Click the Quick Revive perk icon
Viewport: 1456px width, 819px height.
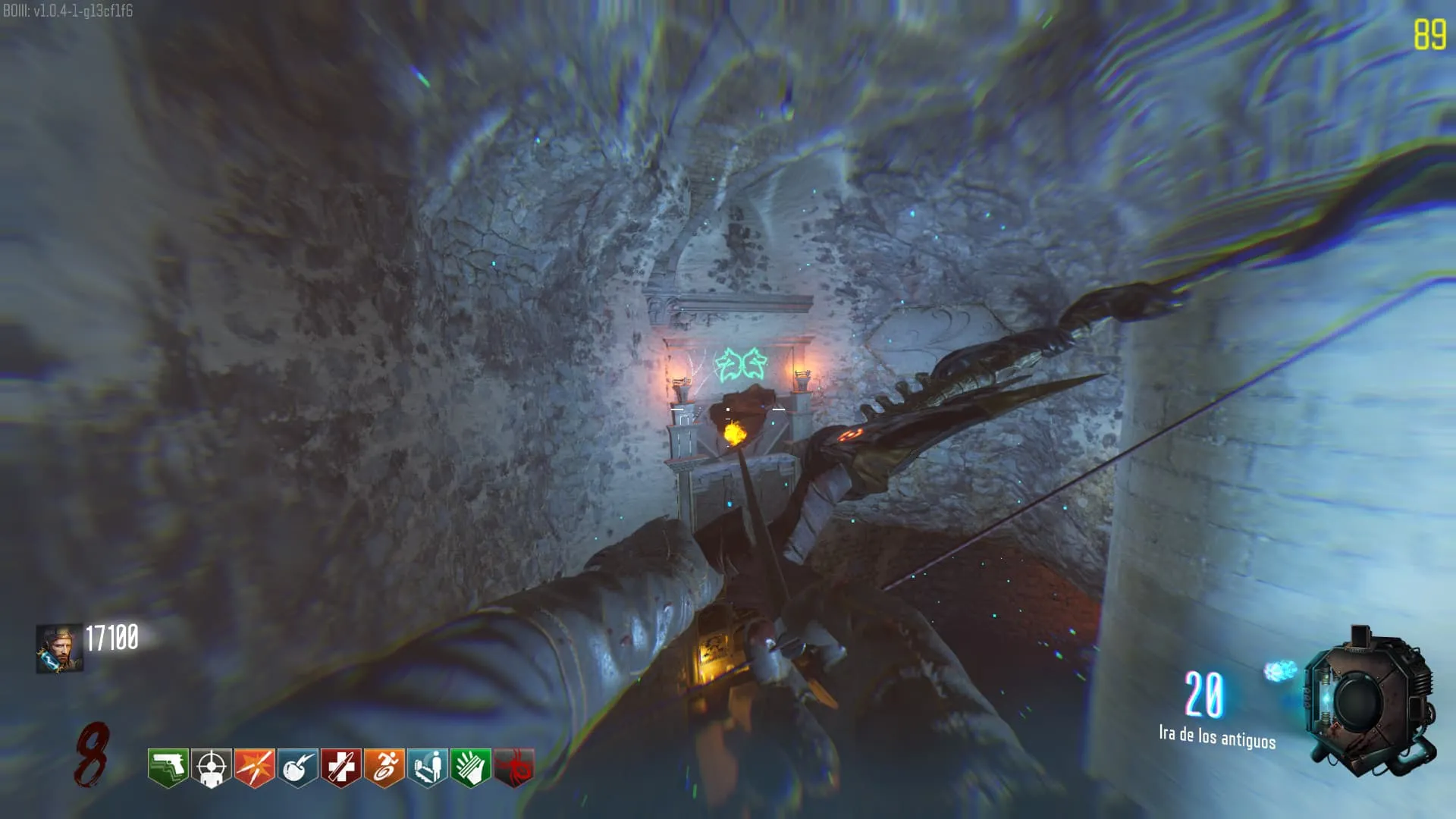[x=427, y=767]
